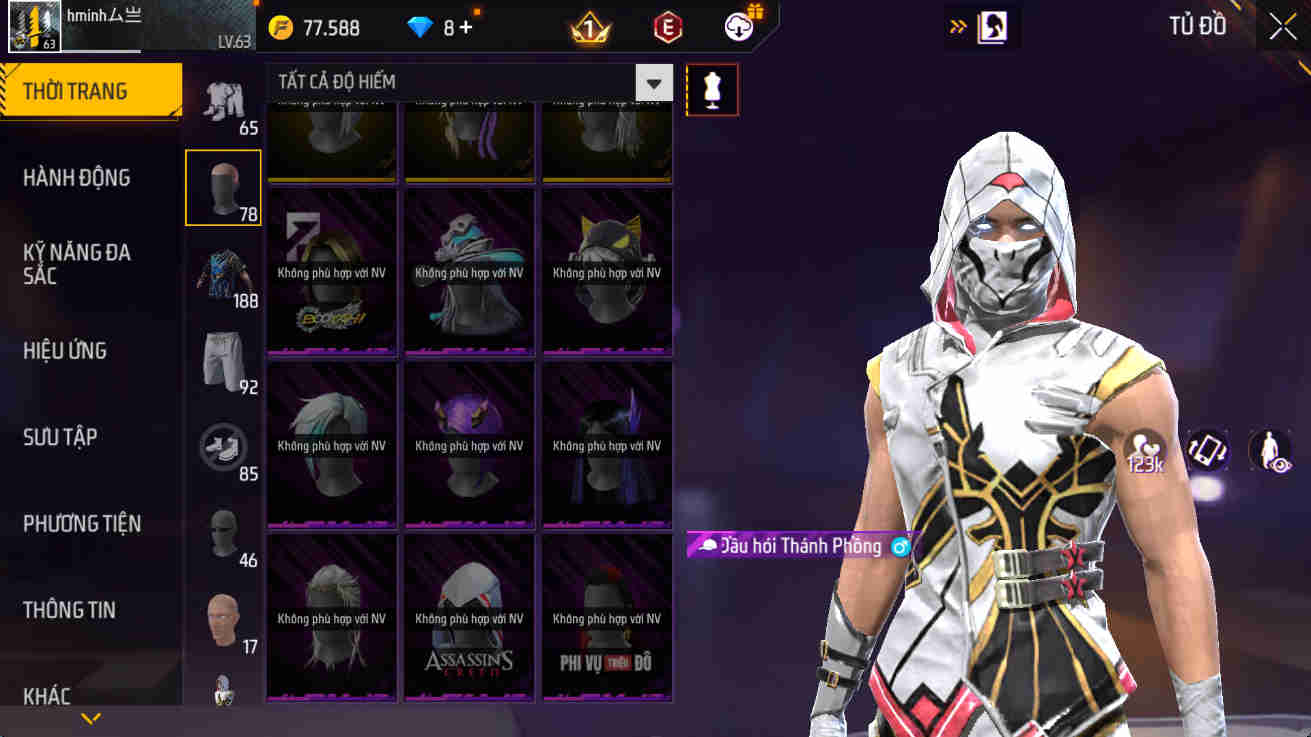Open the shoes category icon with 85 items
This screenshot has width=1311, height=737.
(x=223, y=448)
